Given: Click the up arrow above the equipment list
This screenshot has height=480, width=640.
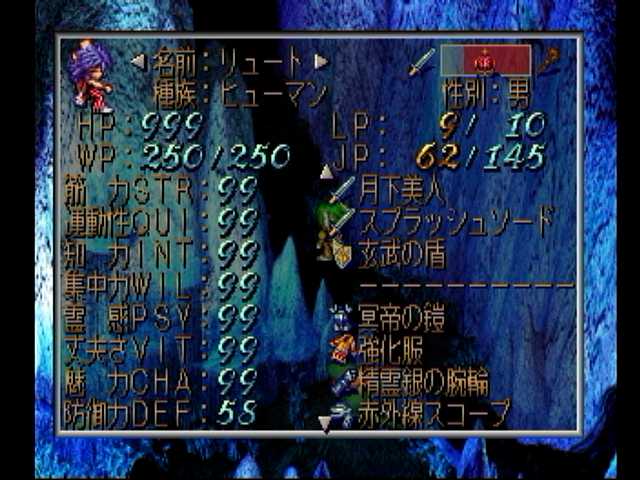Looking at the screenshot, I should pos(326,172).
